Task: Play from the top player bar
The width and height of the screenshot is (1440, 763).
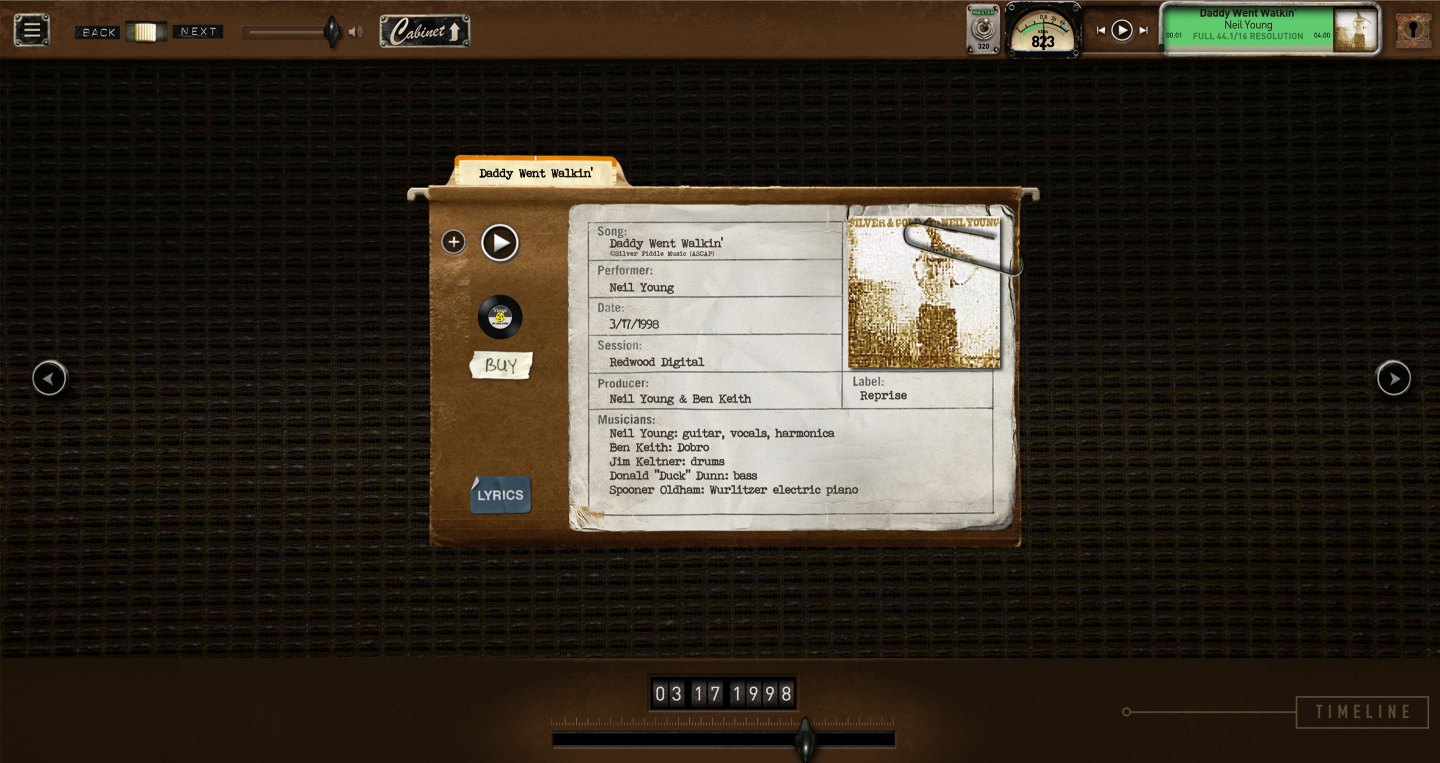Action: pos(1122,30)
